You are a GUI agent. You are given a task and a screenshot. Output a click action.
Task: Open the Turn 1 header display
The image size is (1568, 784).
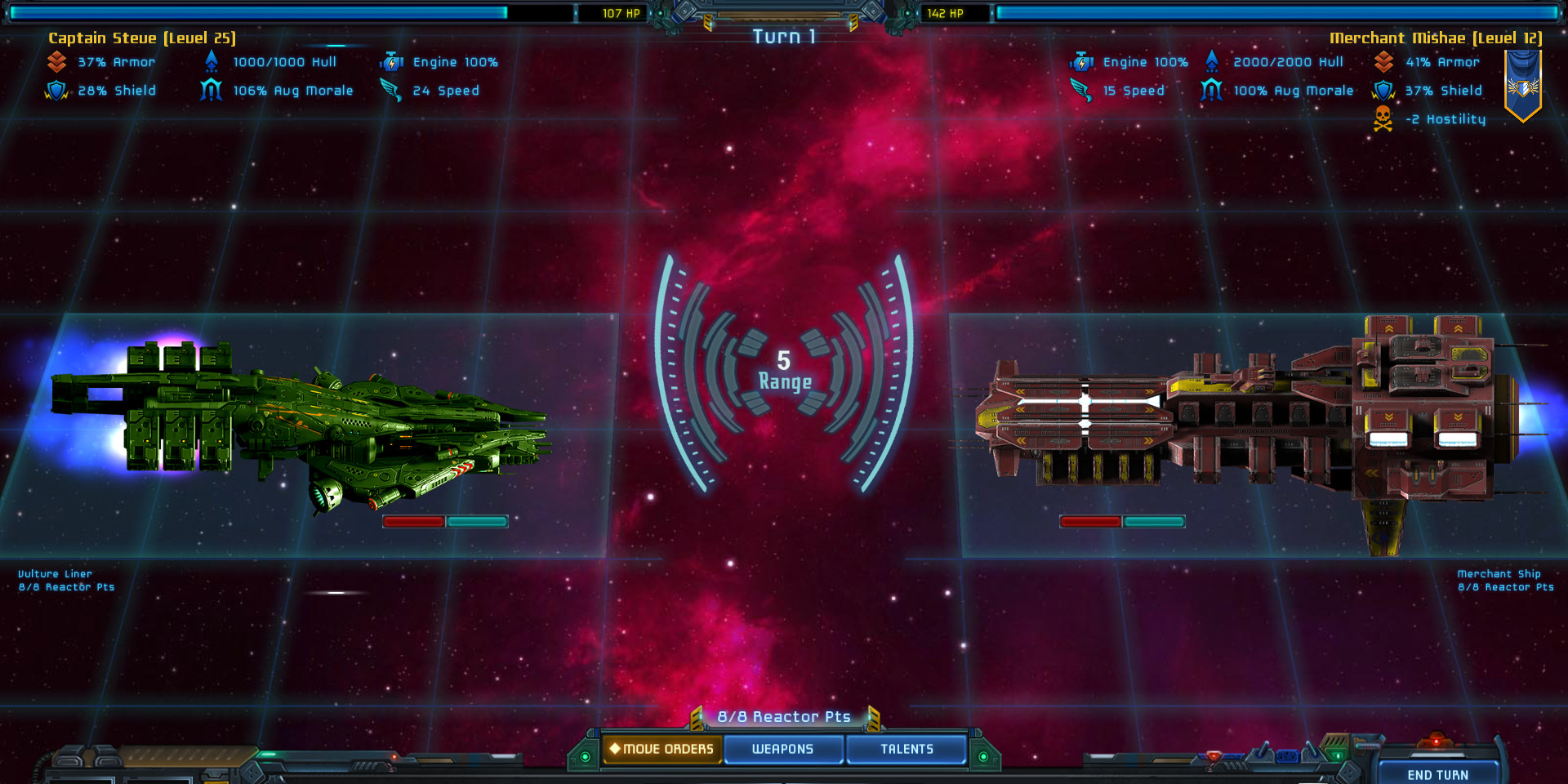(783, 36)
